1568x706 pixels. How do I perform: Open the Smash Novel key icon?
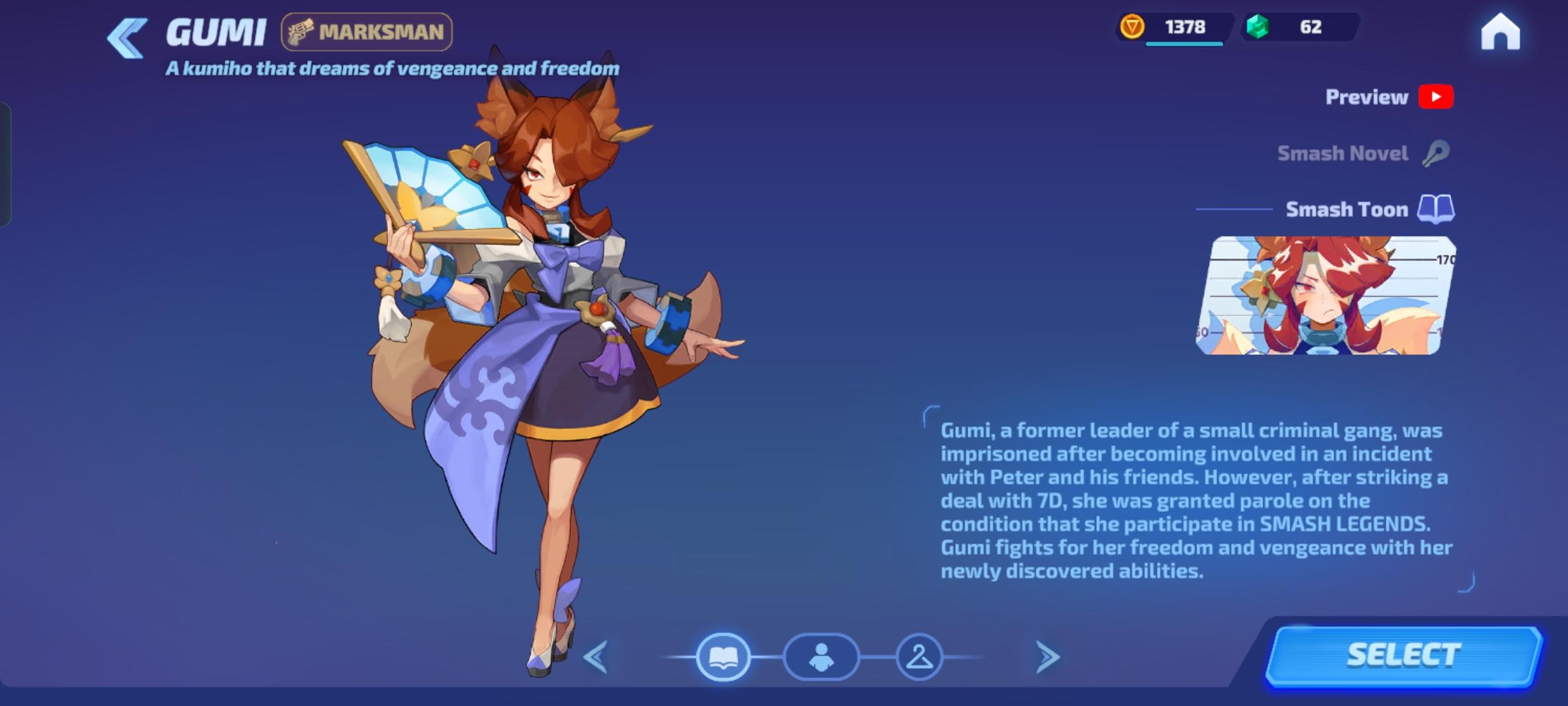click(1437, 152)
